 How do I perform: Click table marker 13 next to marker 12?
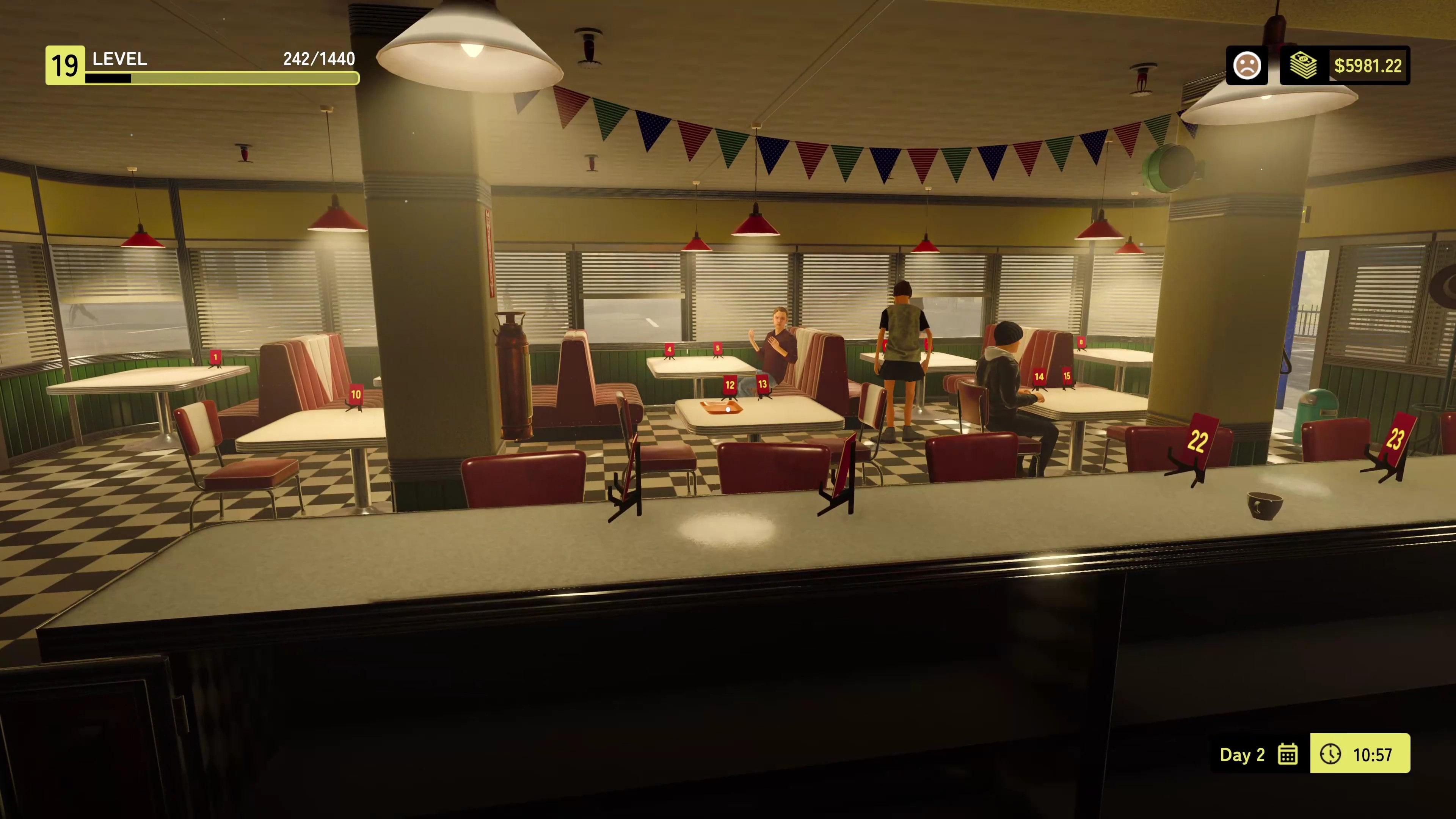click(763, 384)
